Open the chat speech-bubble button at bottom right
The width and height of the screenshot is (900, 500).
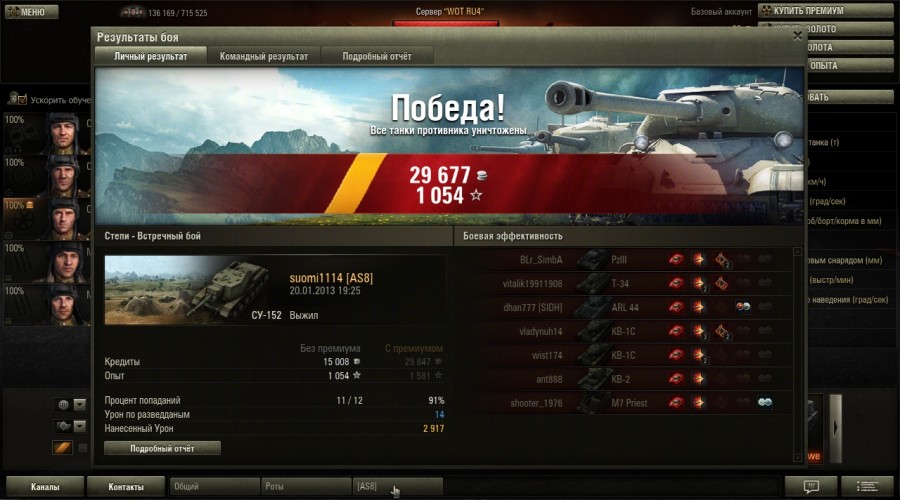[810, 486]
